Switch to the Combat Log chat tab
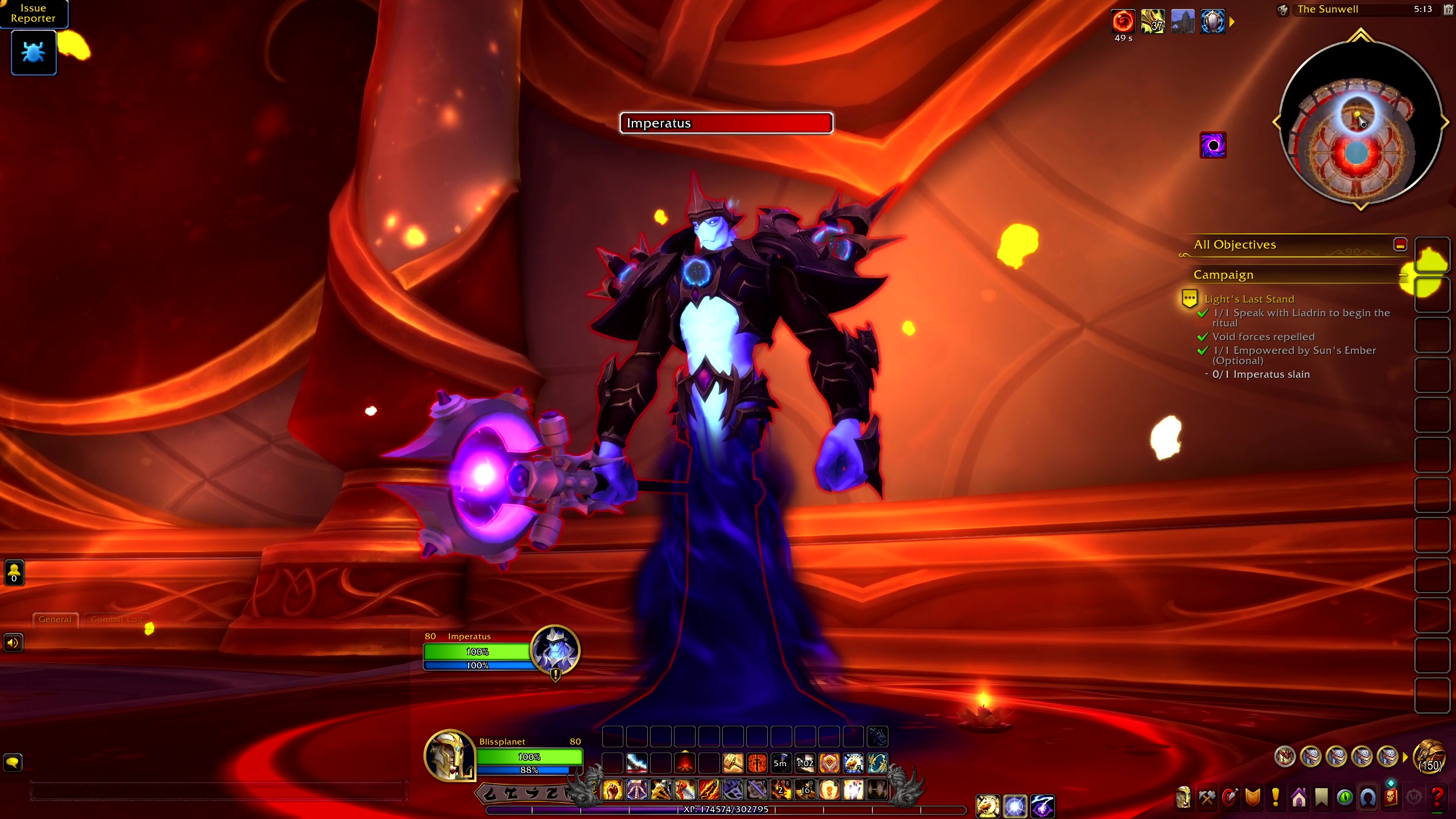Viewport: 1456px width, 819px height. click(x=117, y=619)
